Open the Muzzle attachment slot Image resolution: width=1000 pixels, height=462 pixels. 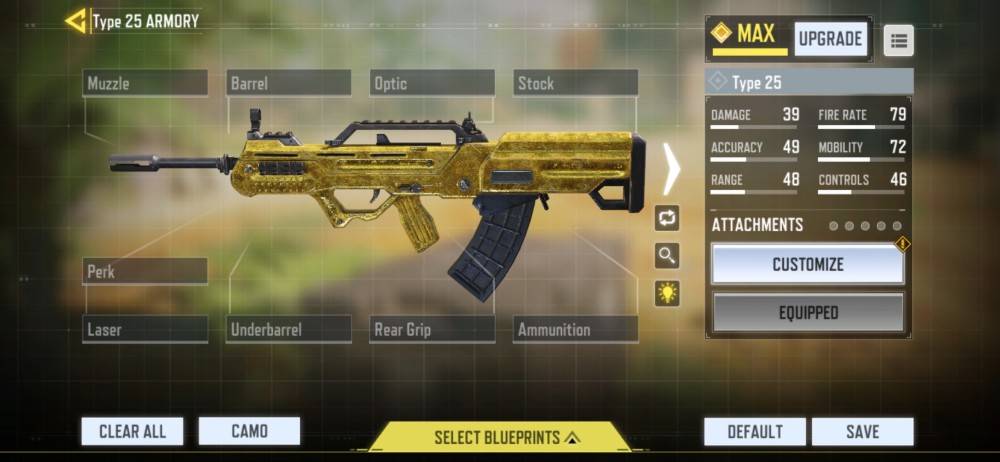[x=145, y=83]
